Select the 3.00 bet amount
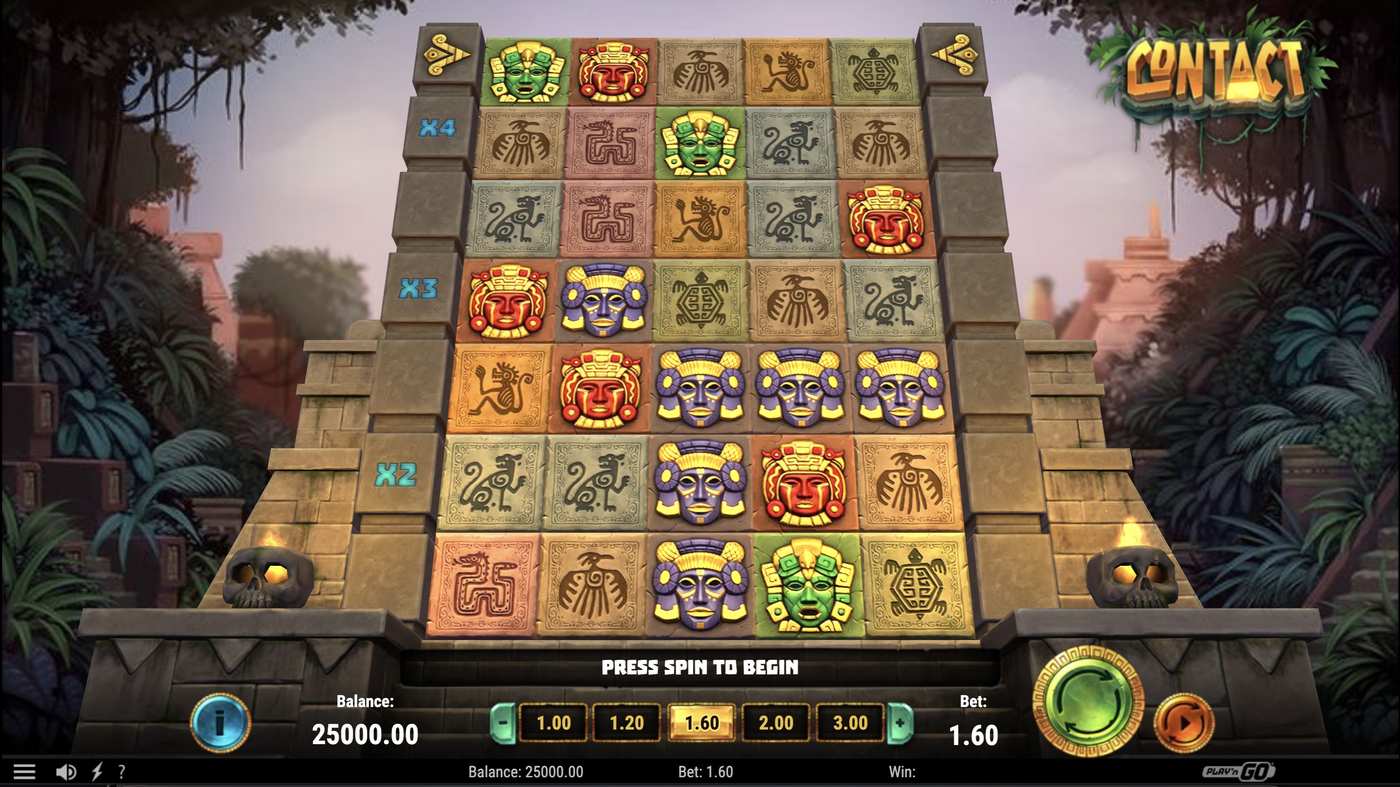1400x787 pixels. tap(851, 722)
